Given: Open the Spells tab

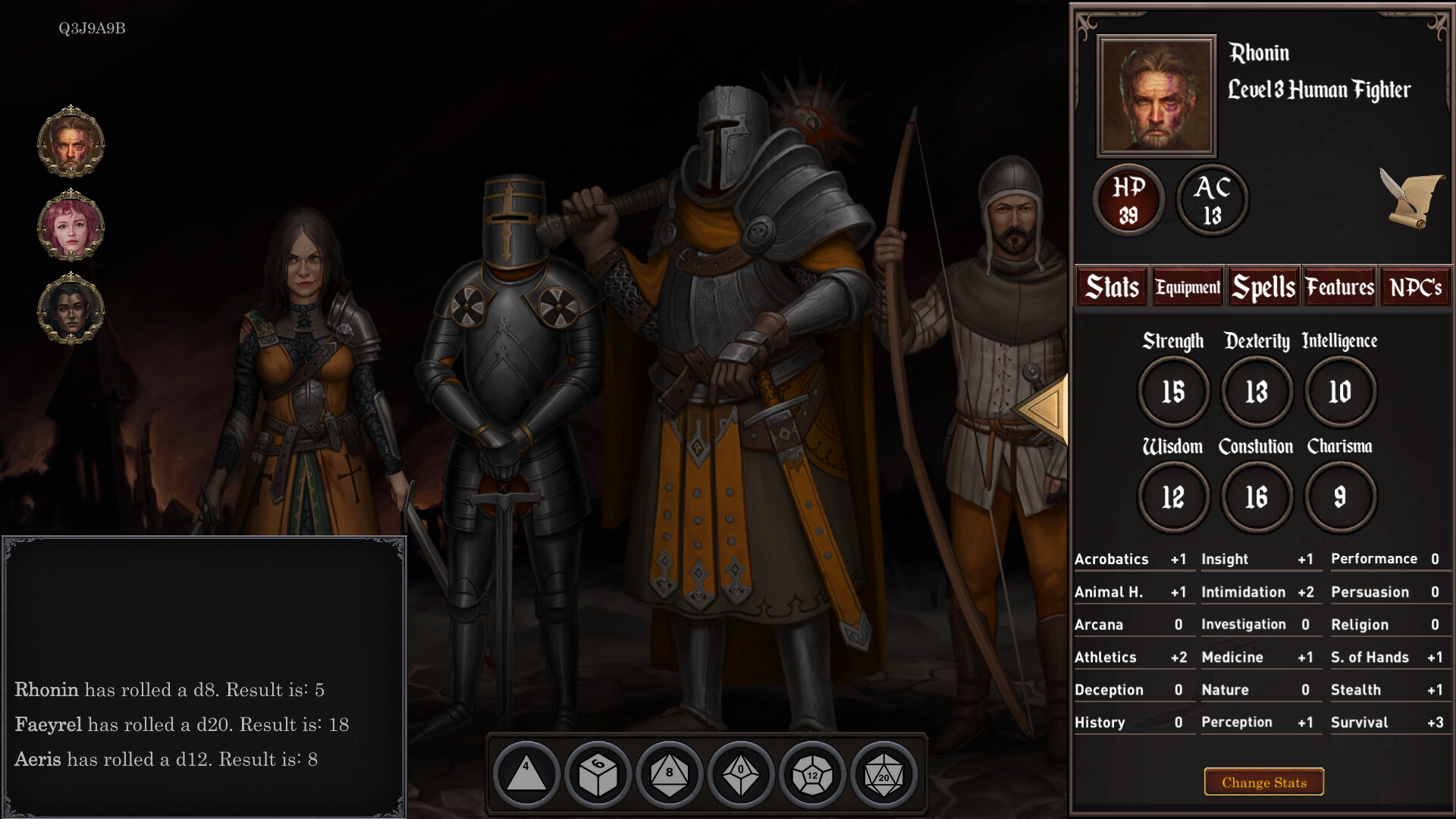Looking at the screenshot, I should tap(1263, 287).
